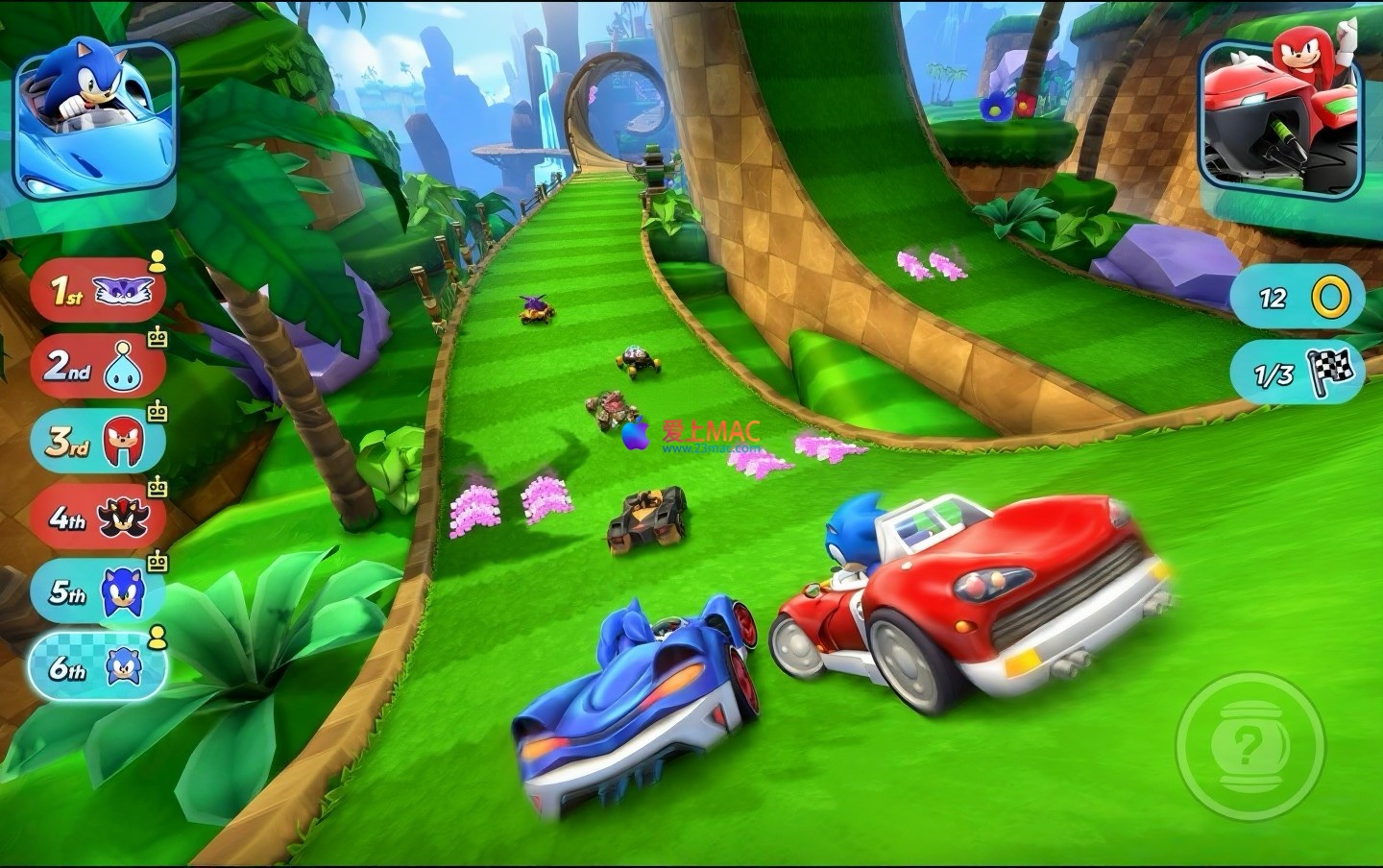Click the 3rd place Knuckles entry
Viewport: 1383px width, 868px height.
(x=97, y=441)
